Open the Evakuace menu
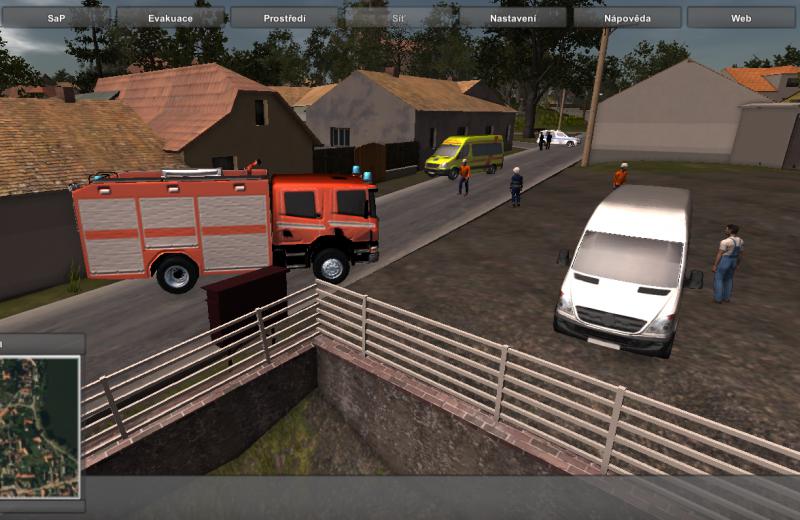This screenshot has width=800, height=520. click(171, 18)
